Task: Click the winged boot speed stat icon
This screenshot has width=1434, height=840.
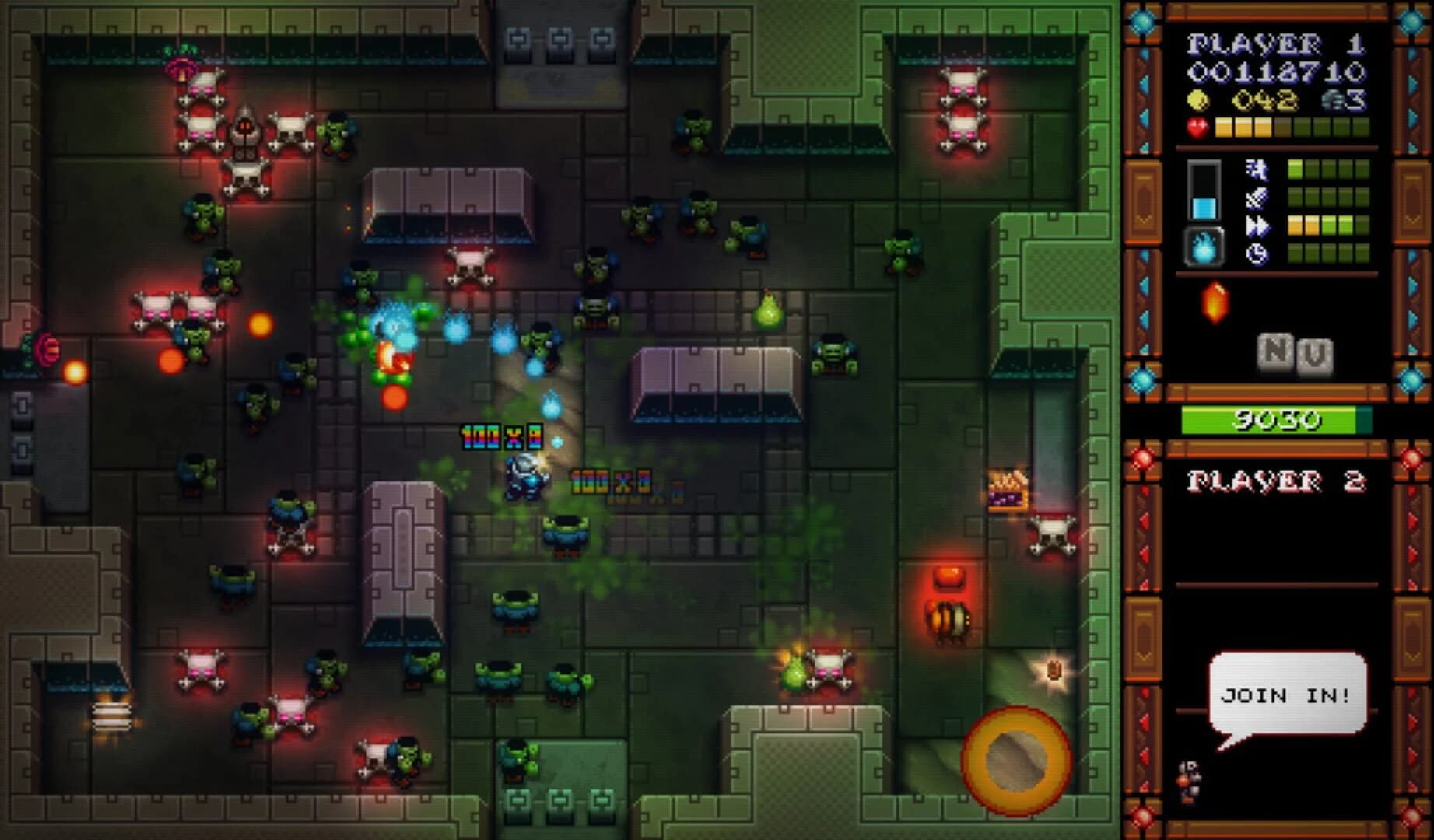Action: (x=1255, y=170)
